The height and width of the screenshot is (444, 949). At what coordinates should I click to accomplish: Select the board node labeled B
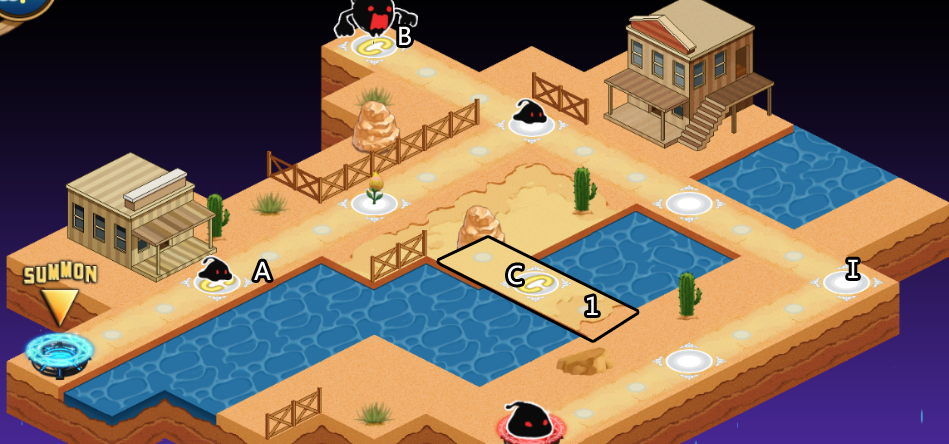point(373,45)
